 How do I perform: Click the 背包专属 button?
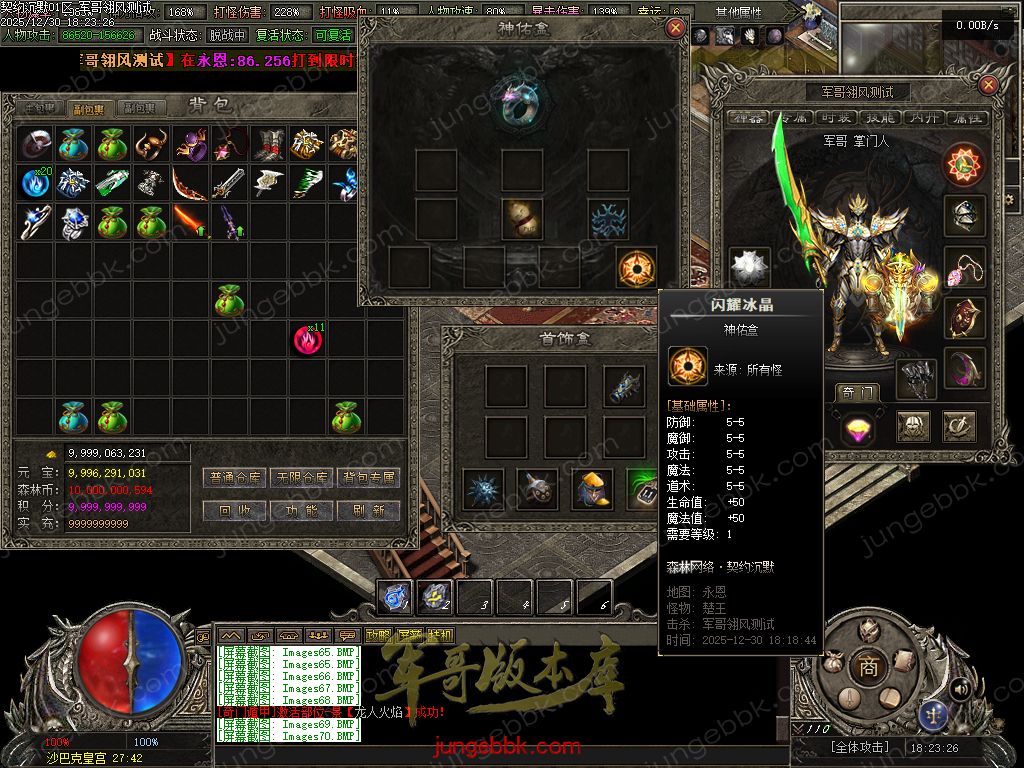(x=368, y=478)
